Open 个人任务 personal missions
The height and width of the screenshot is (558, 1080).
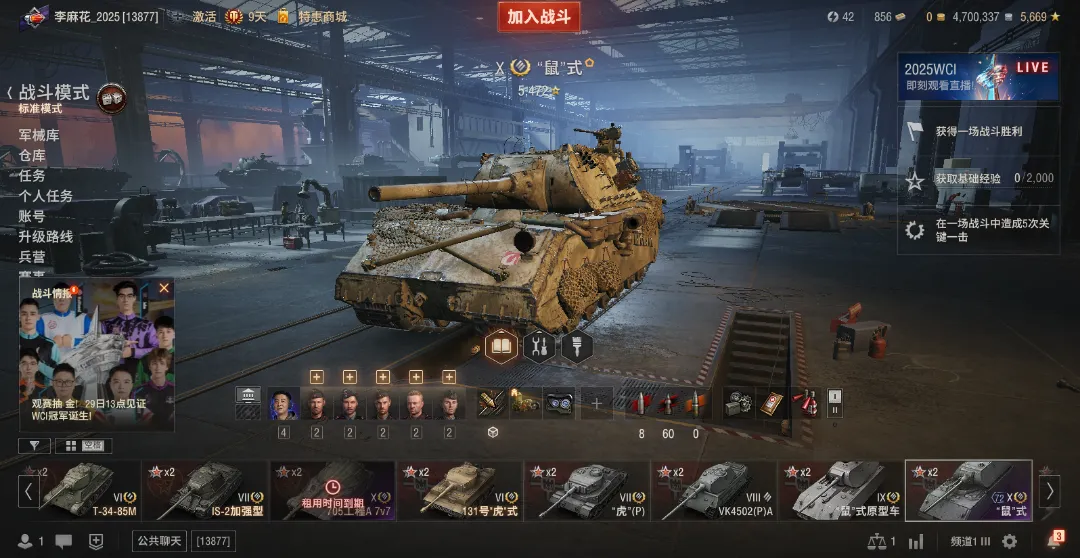pyautogui.click(x=46, y=196)
